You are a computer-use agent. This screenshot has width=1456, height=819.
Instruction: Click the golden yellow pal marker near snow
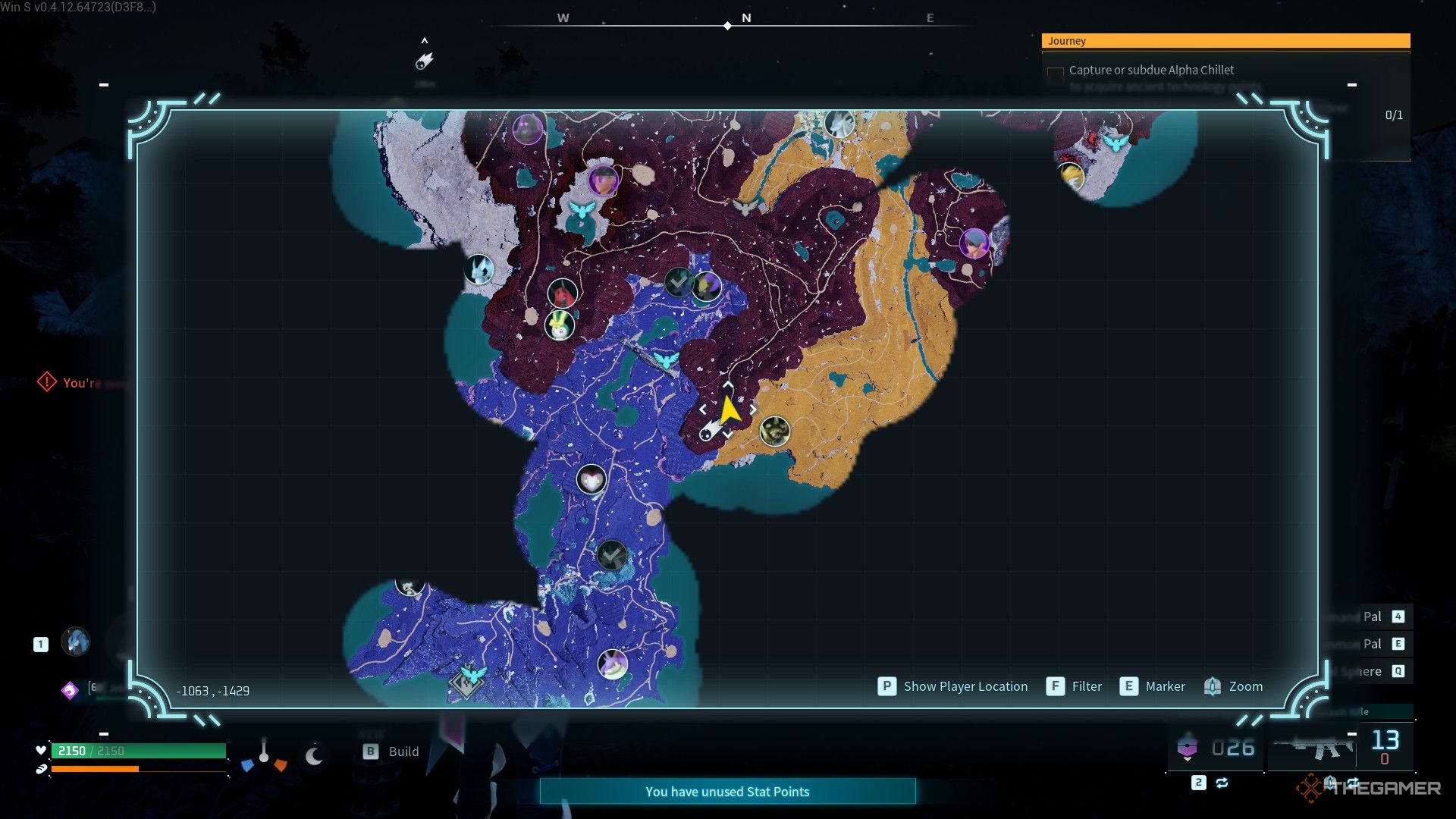[1071, 175]
